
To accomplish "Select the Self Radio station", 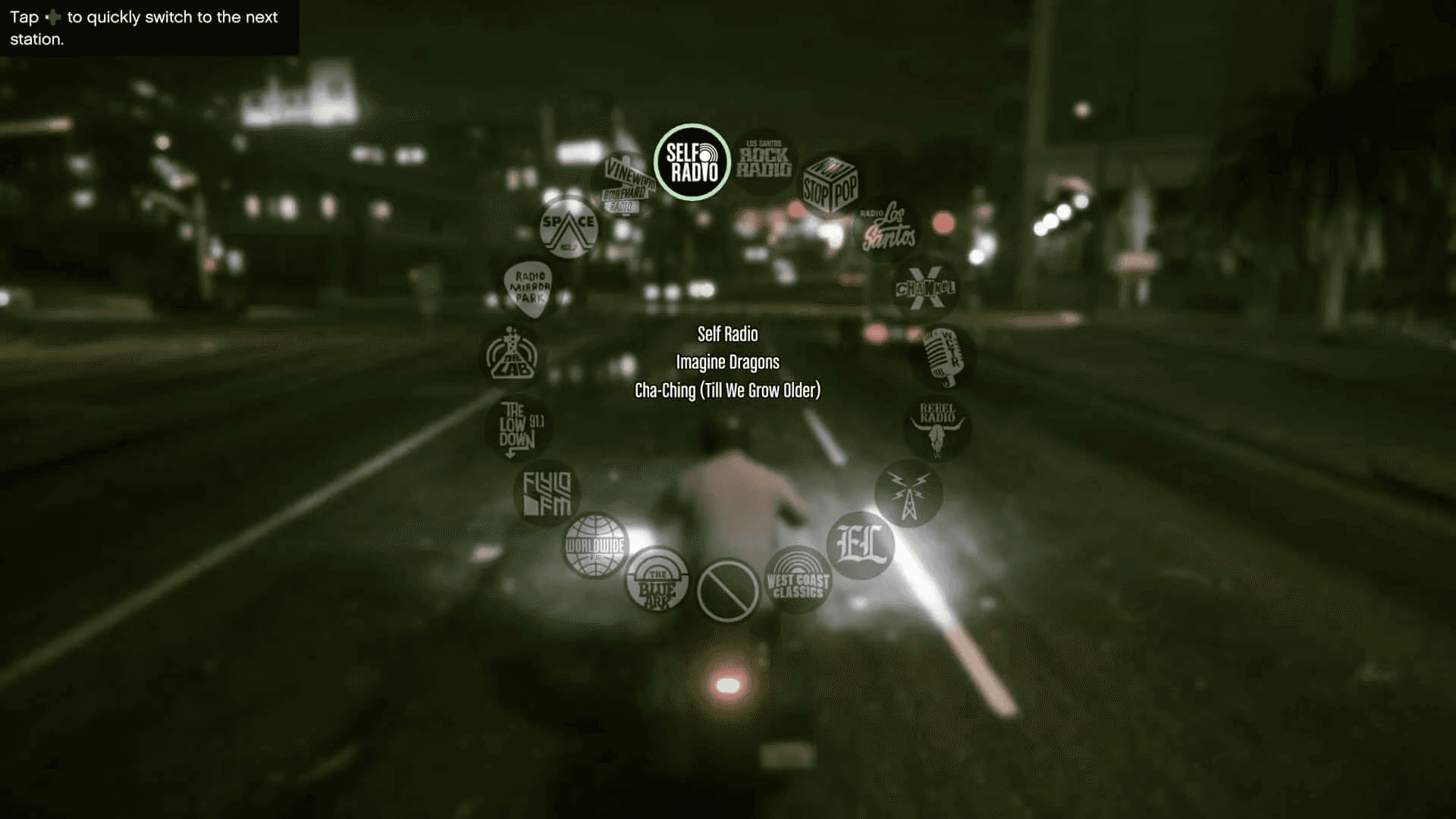I will pyautogui.click(x=692, y=162).
